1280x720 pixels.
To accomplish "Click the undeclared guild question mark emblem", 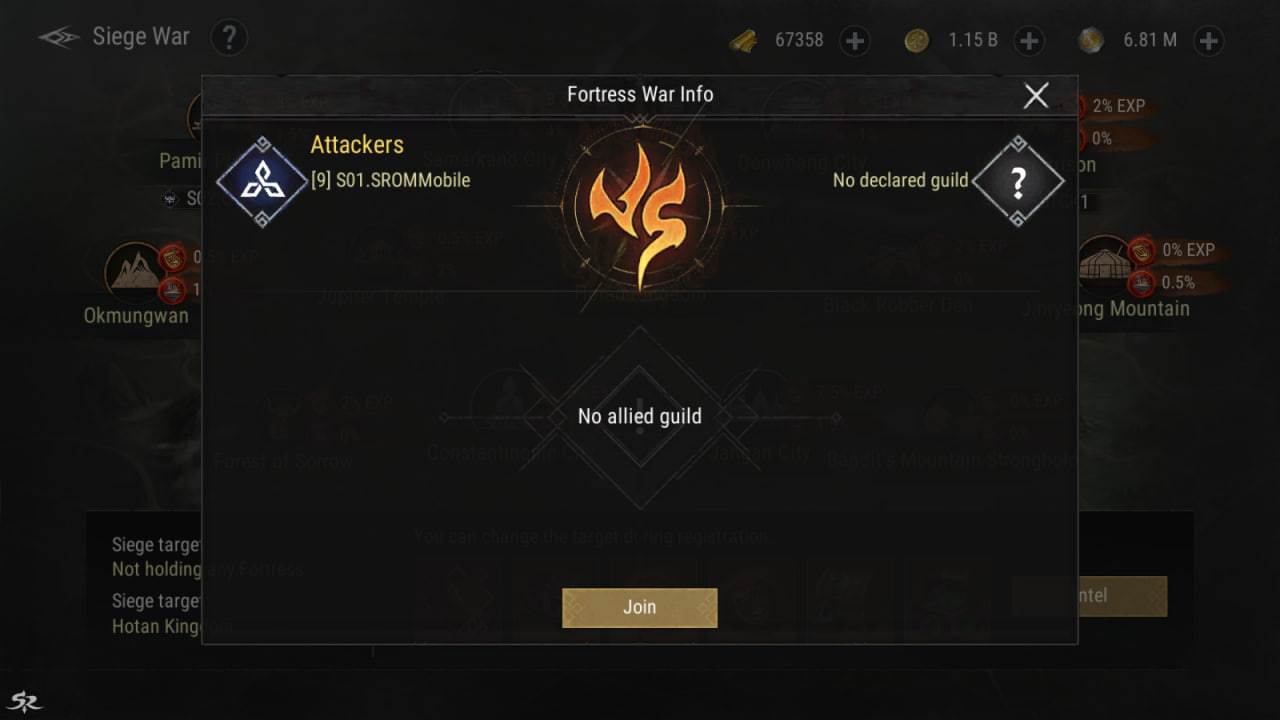I will (x=1017, y=182).
